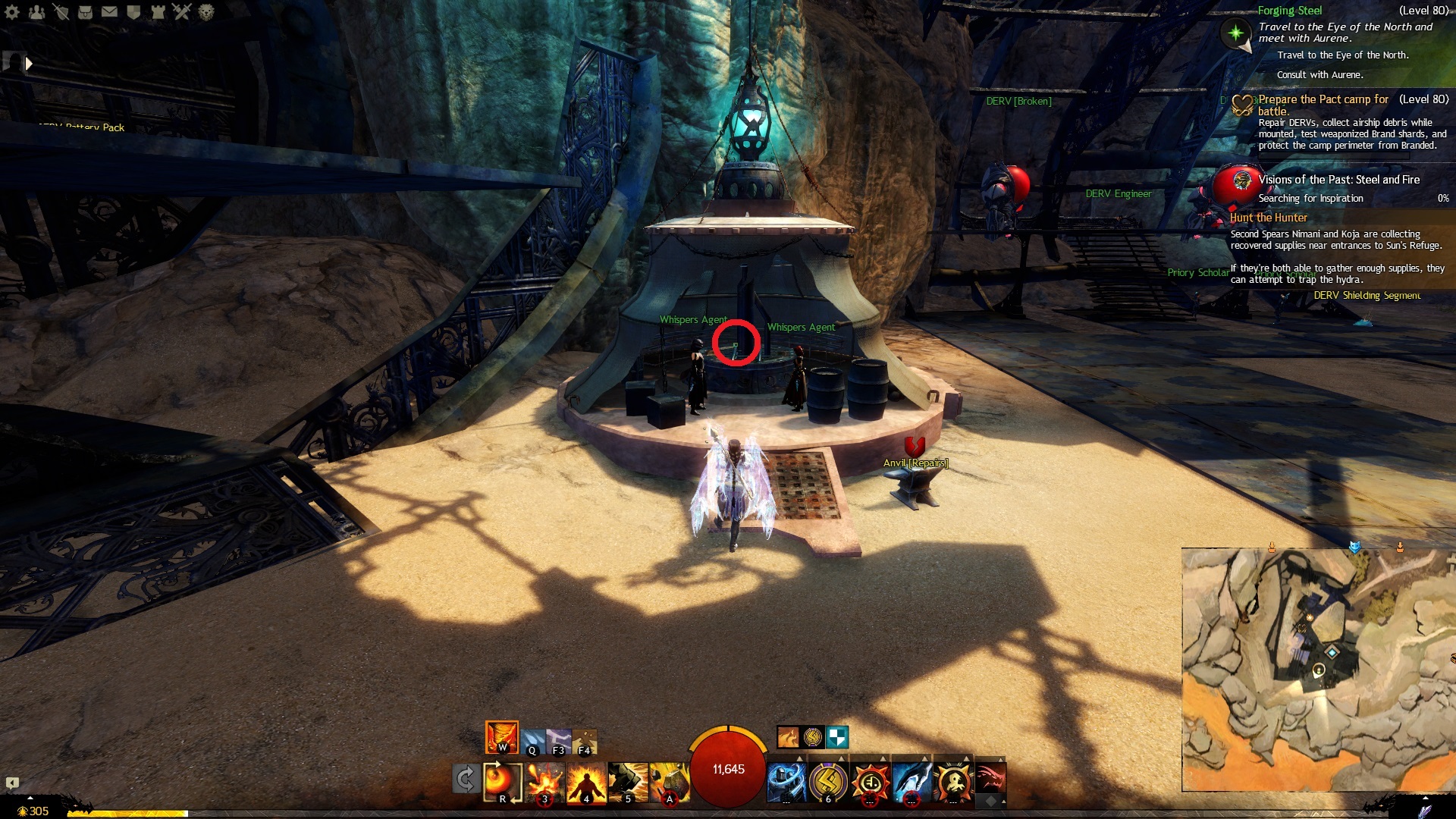Select the Hunt the Hunter event entry

1269,218
